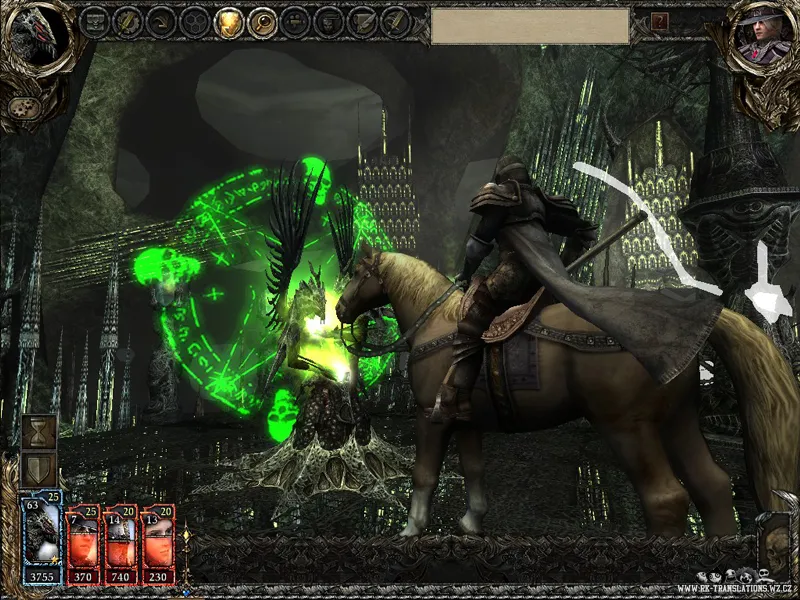Screen dimensions: 800x600
Task: Click the chest icon at toolbar's left end
Action: [93, 21]
